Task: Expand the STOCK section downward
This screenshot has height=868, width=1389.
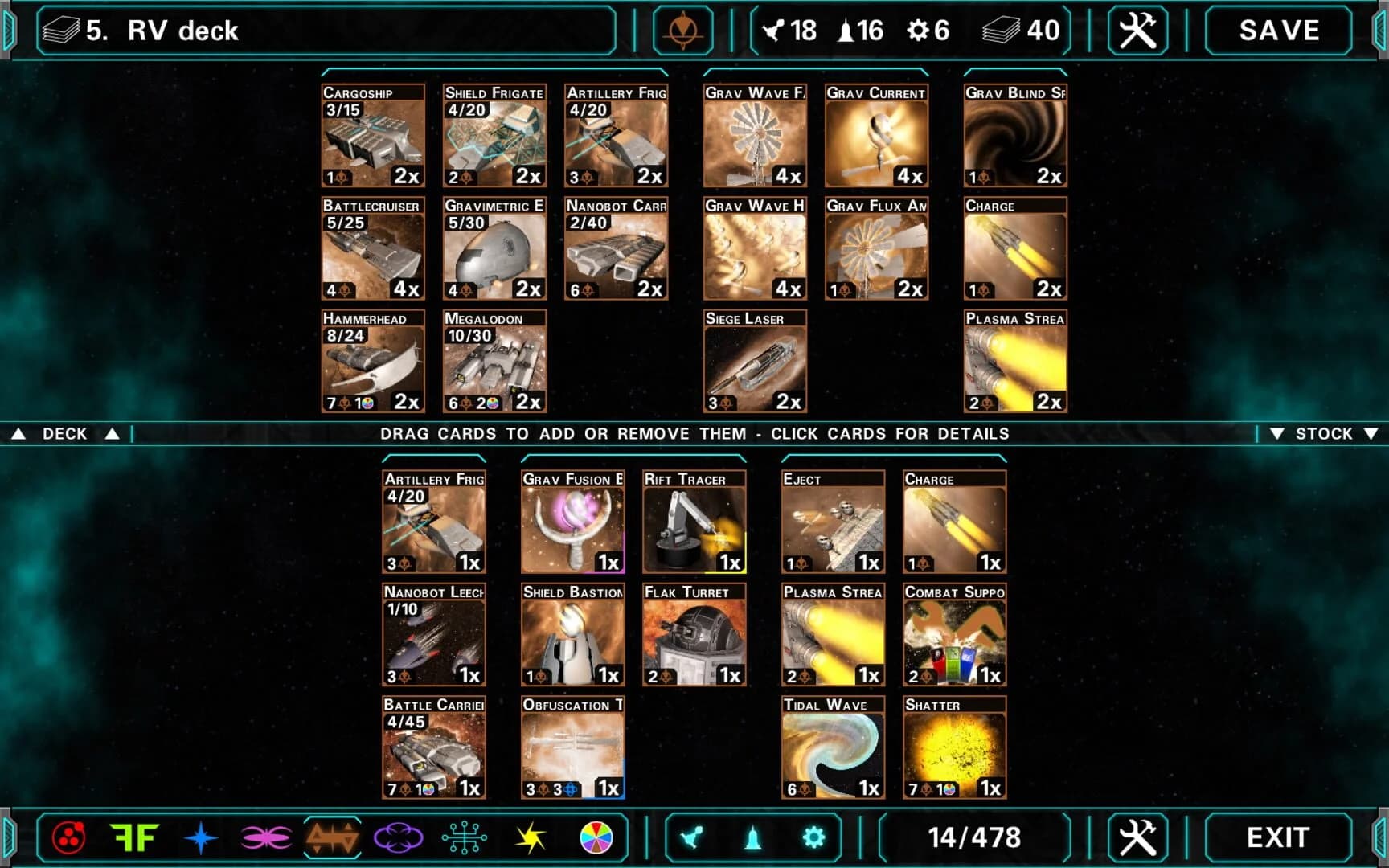Action: [x=1322, y=433]
